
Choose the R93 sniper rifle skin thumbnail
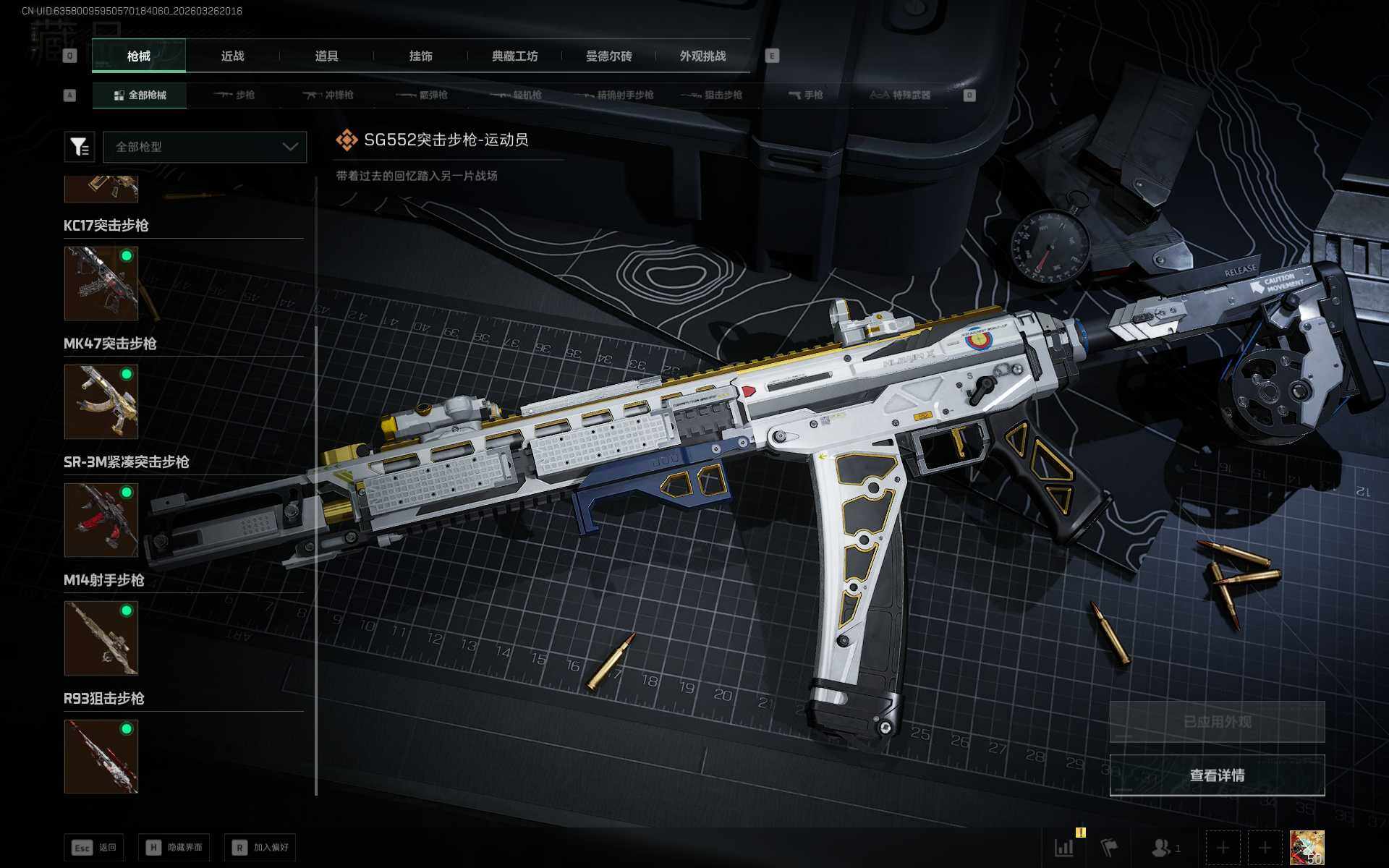(101, 757)
